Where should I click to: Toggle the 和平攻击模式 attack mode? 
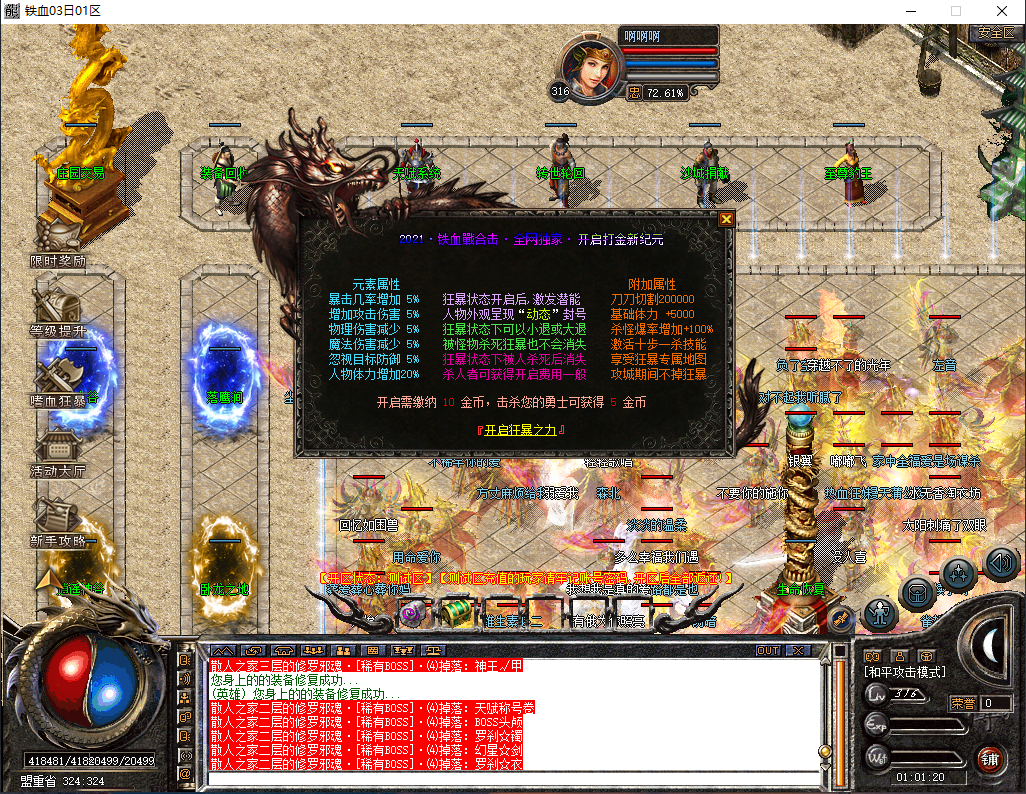(903, 672)
